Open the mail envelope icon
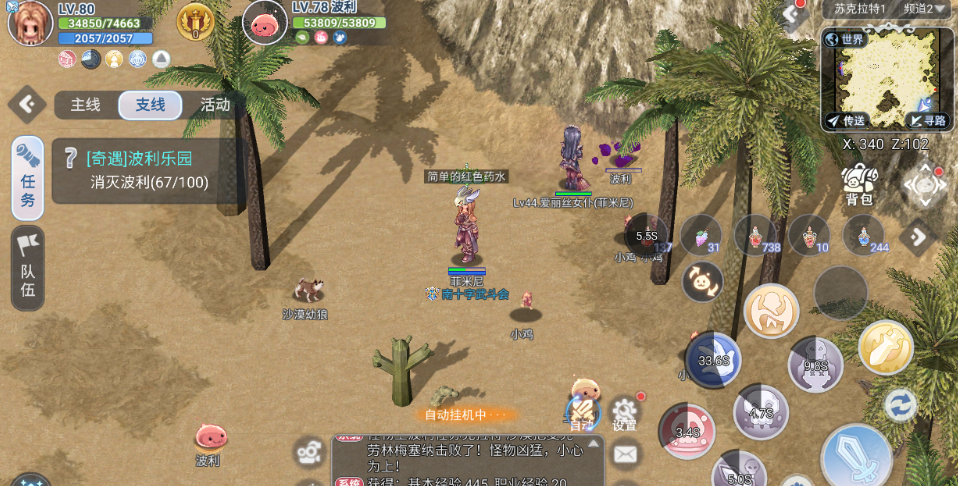The image size is (958, 486). [x=625, y=455]
